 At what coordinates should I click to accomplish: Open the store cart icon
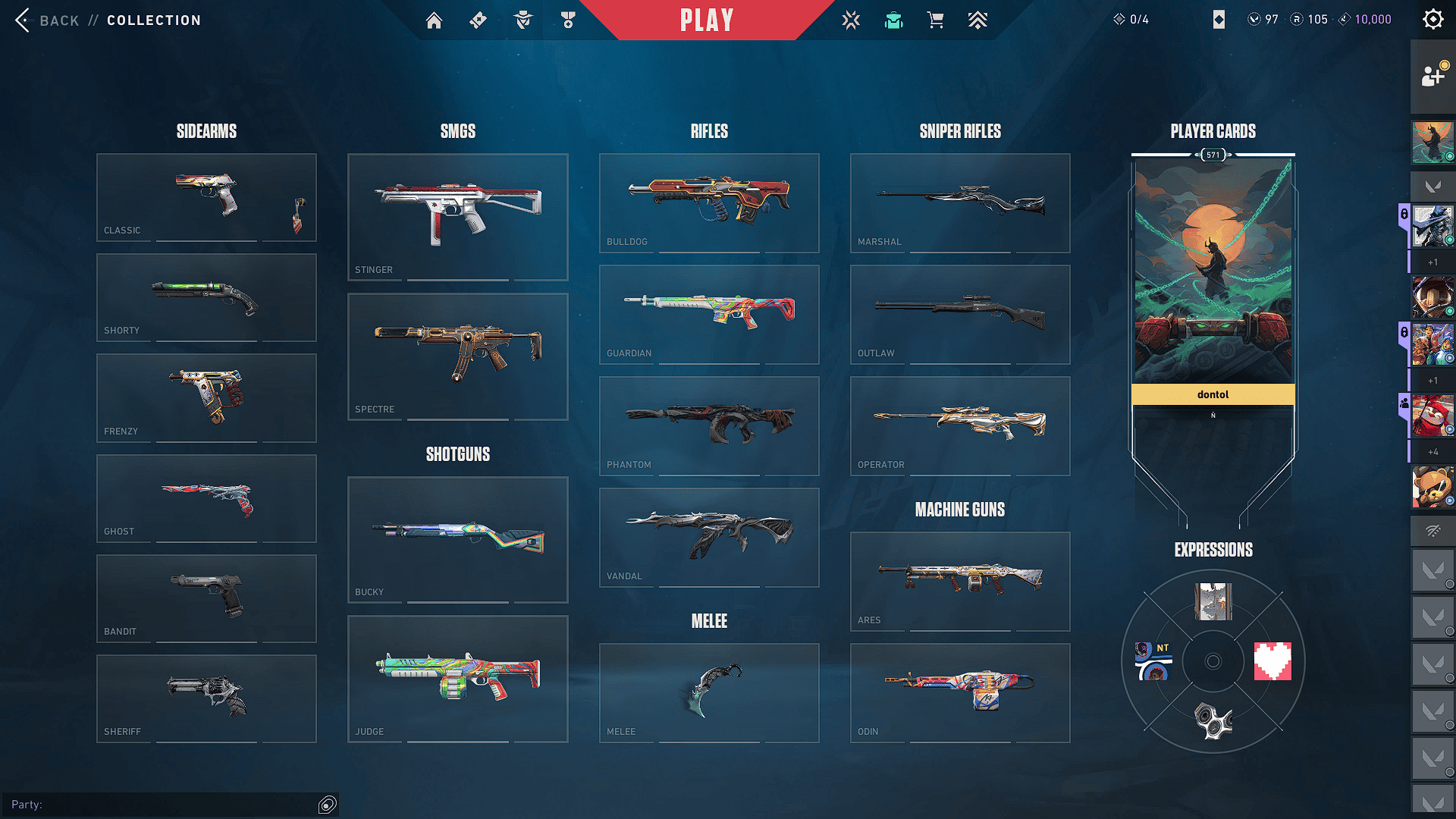[x=935, y=20]
